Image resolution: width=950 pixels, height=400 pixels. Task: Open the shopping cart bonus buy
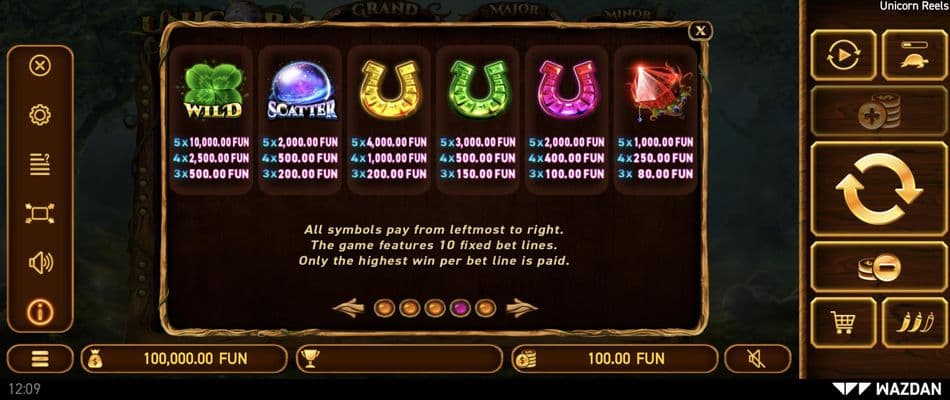[x=843, y=322]
